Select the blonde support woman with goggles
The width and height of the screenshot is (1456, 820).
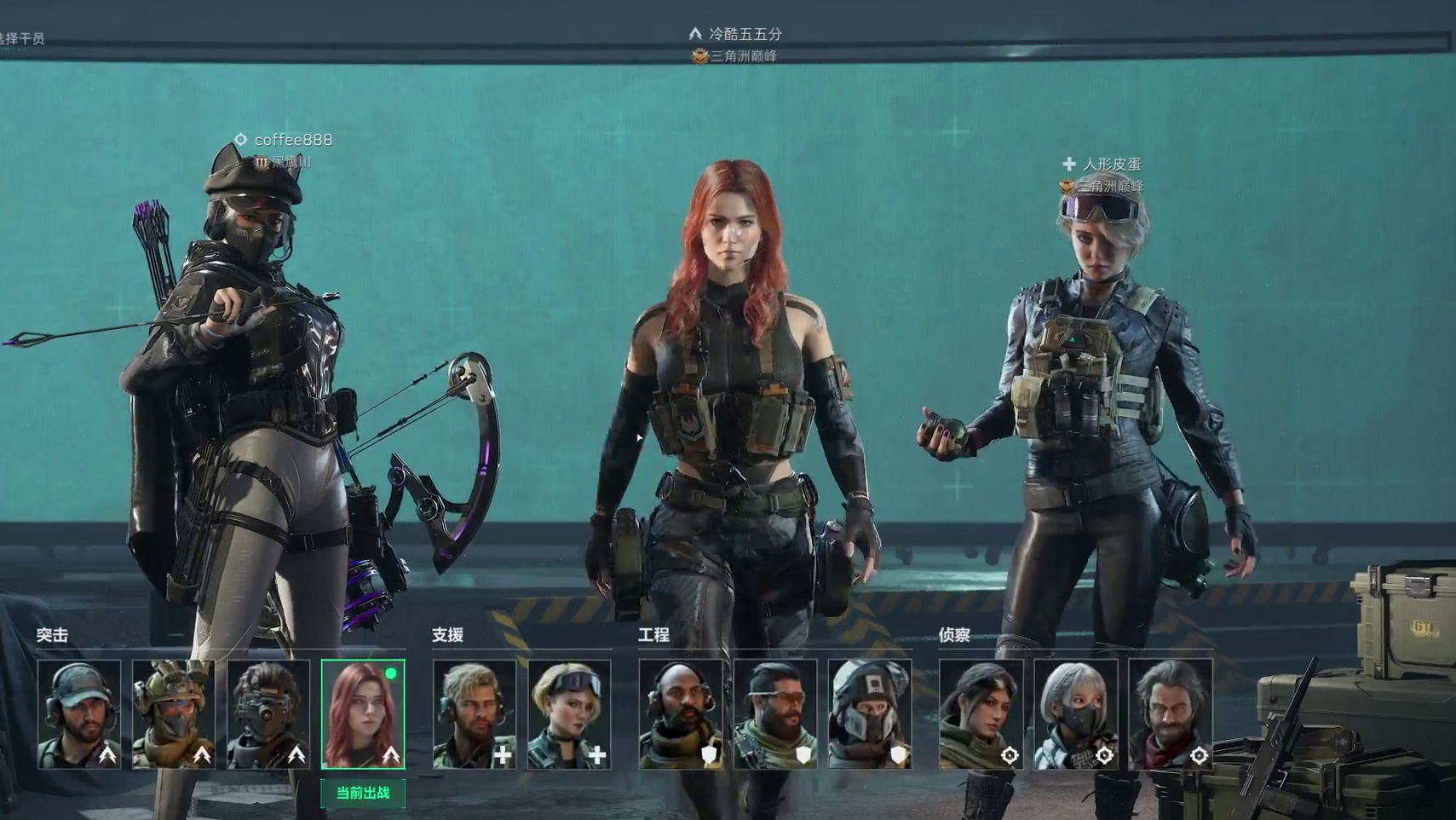click(x=569, y=714)
